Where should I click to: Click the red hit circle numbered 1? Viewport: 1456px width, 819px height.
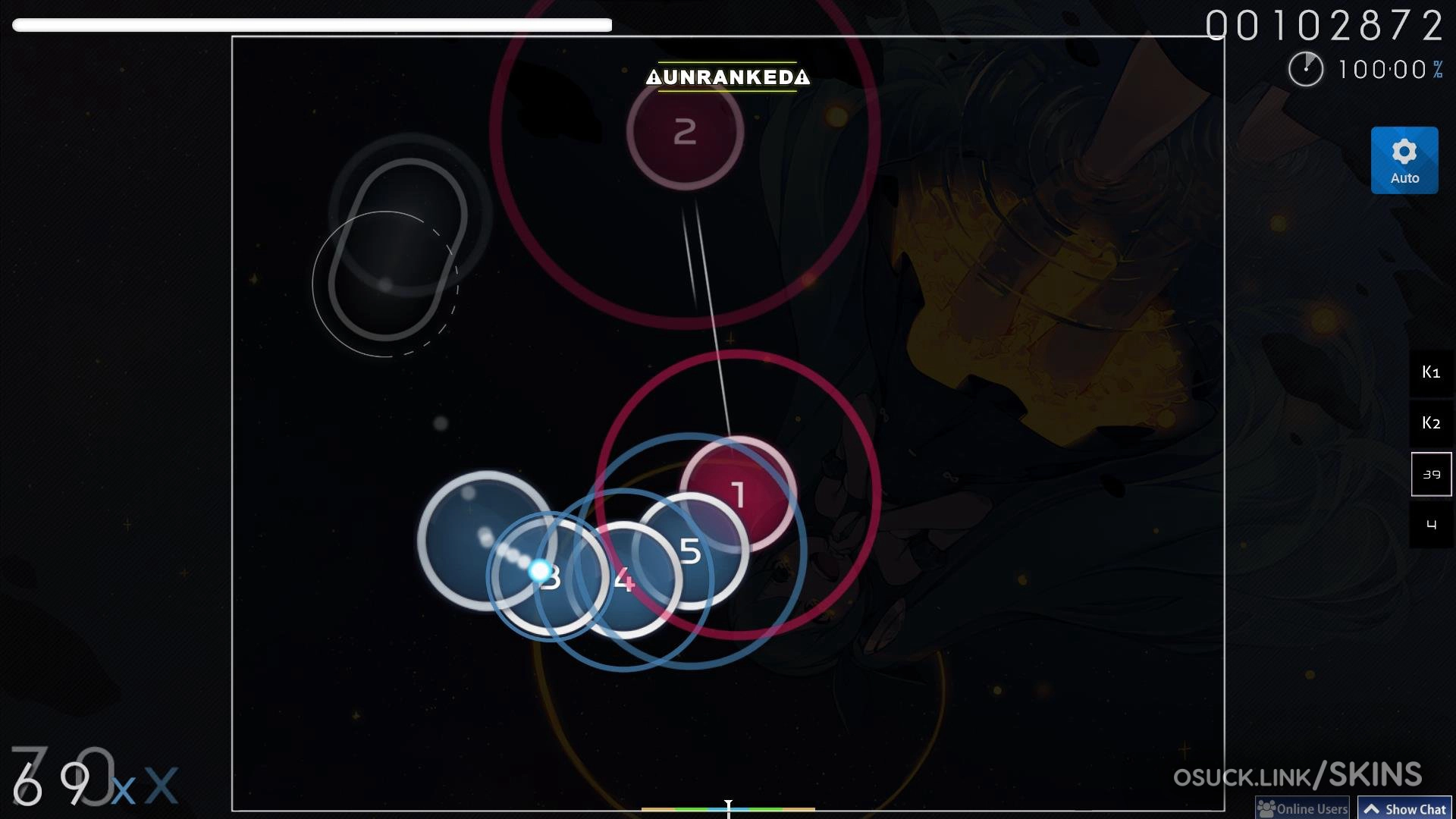pyautogui.click(x=738, y=494)
